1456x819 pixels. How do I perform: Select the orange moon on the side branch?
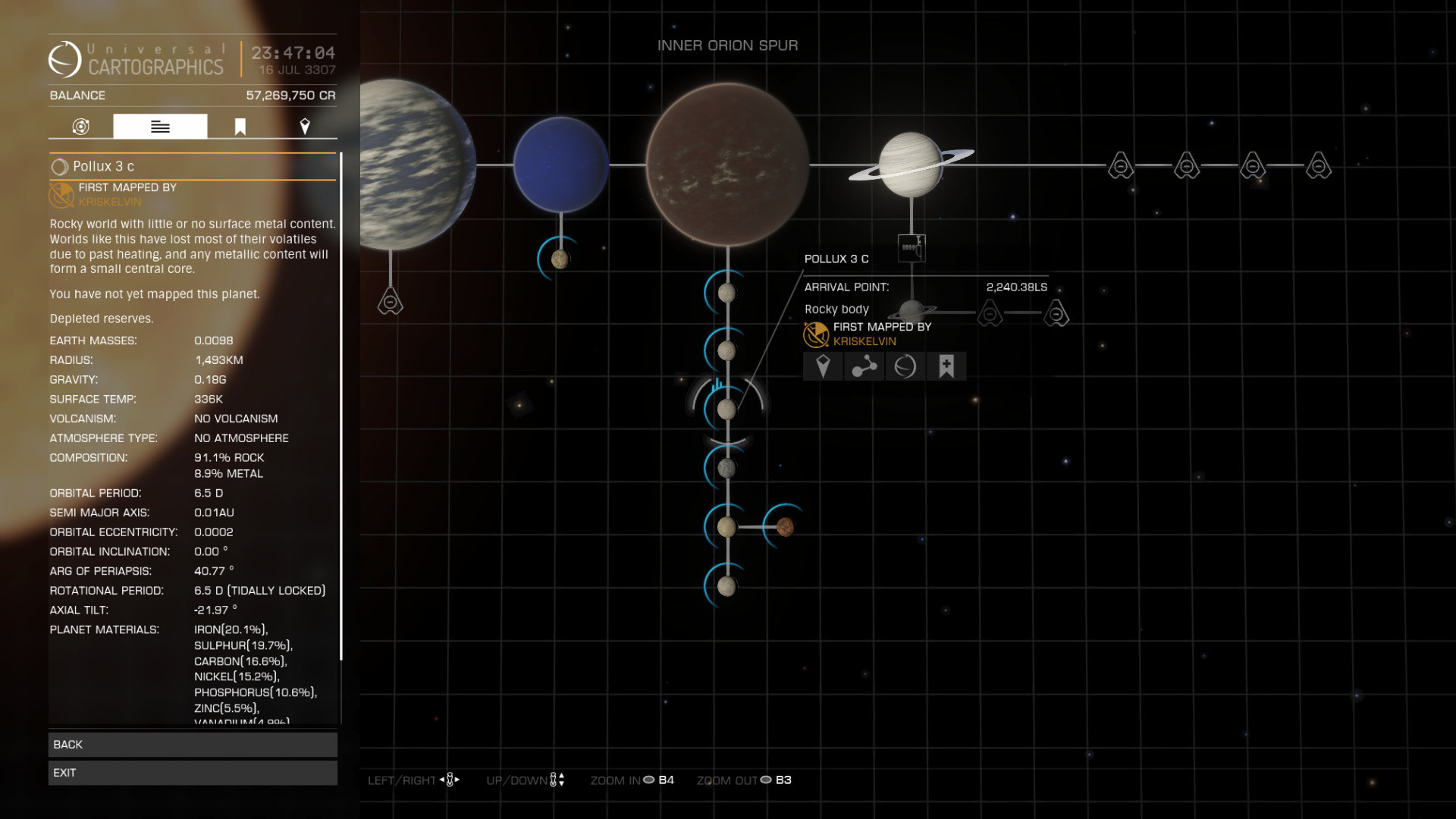tap(785, 526)
